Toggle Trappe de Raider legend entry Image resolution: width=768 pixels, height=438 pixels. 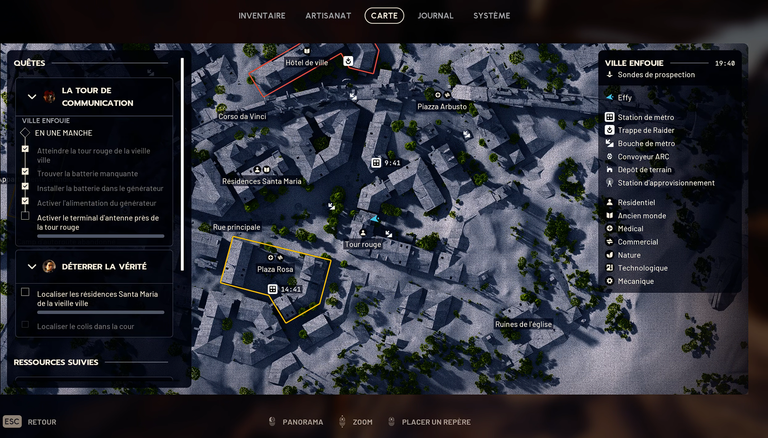pyautogui.click(x=644, y=130)
